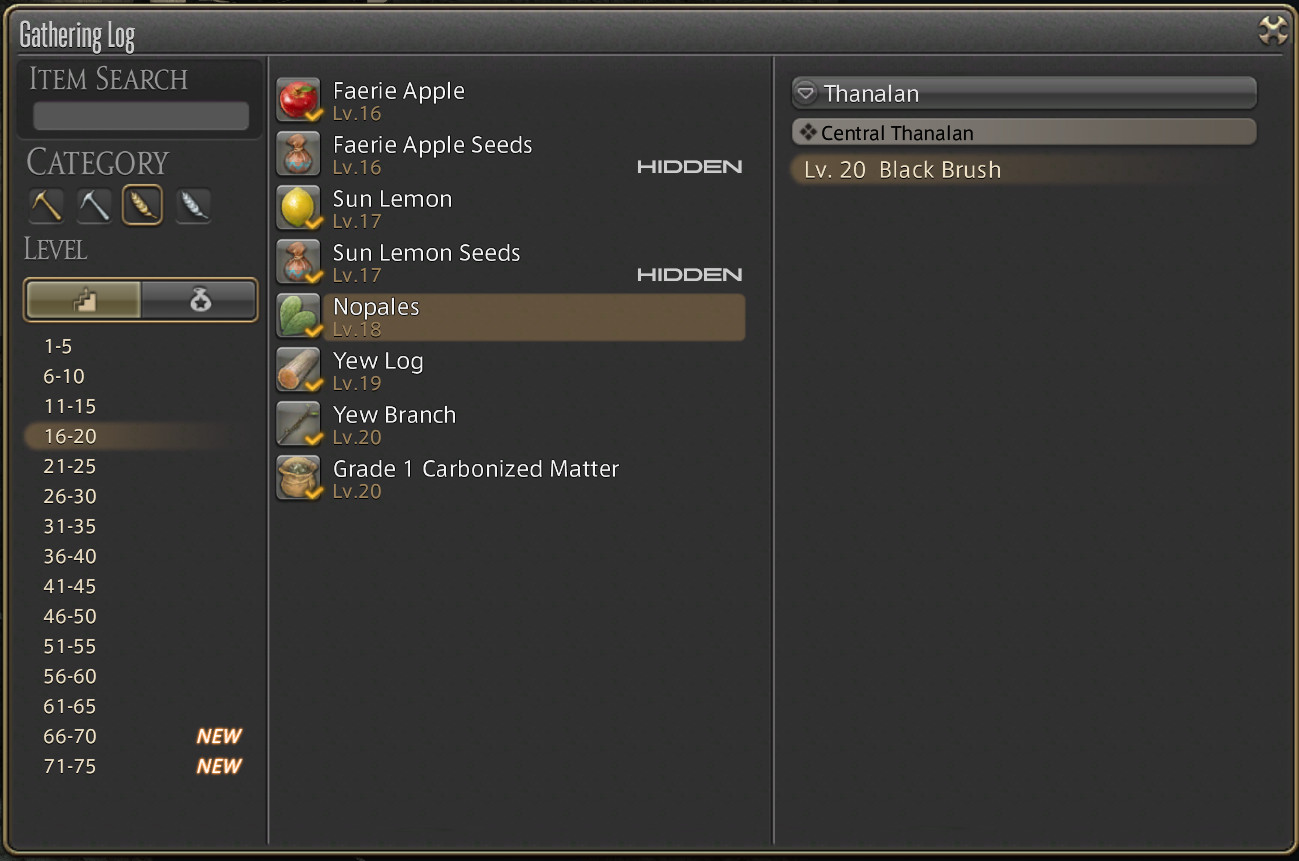Image resolution: width=1299 pixels, height=861 pixels.
Task: Select the Yew Branch item
Action: pos(394,424)
